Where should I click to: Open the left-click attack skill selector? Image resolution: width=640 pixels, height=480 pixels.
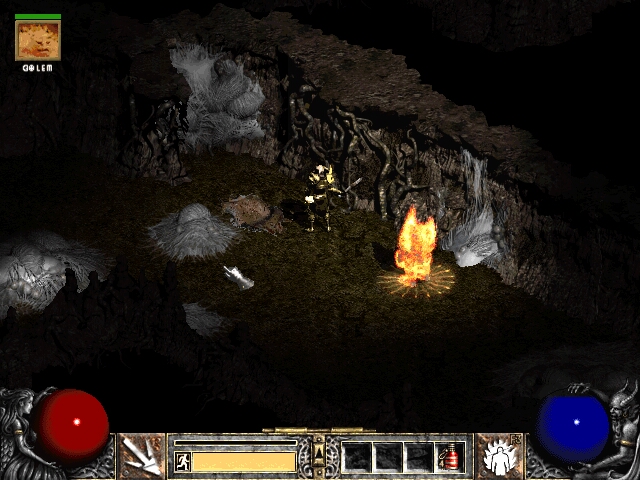tap(141, 455)
